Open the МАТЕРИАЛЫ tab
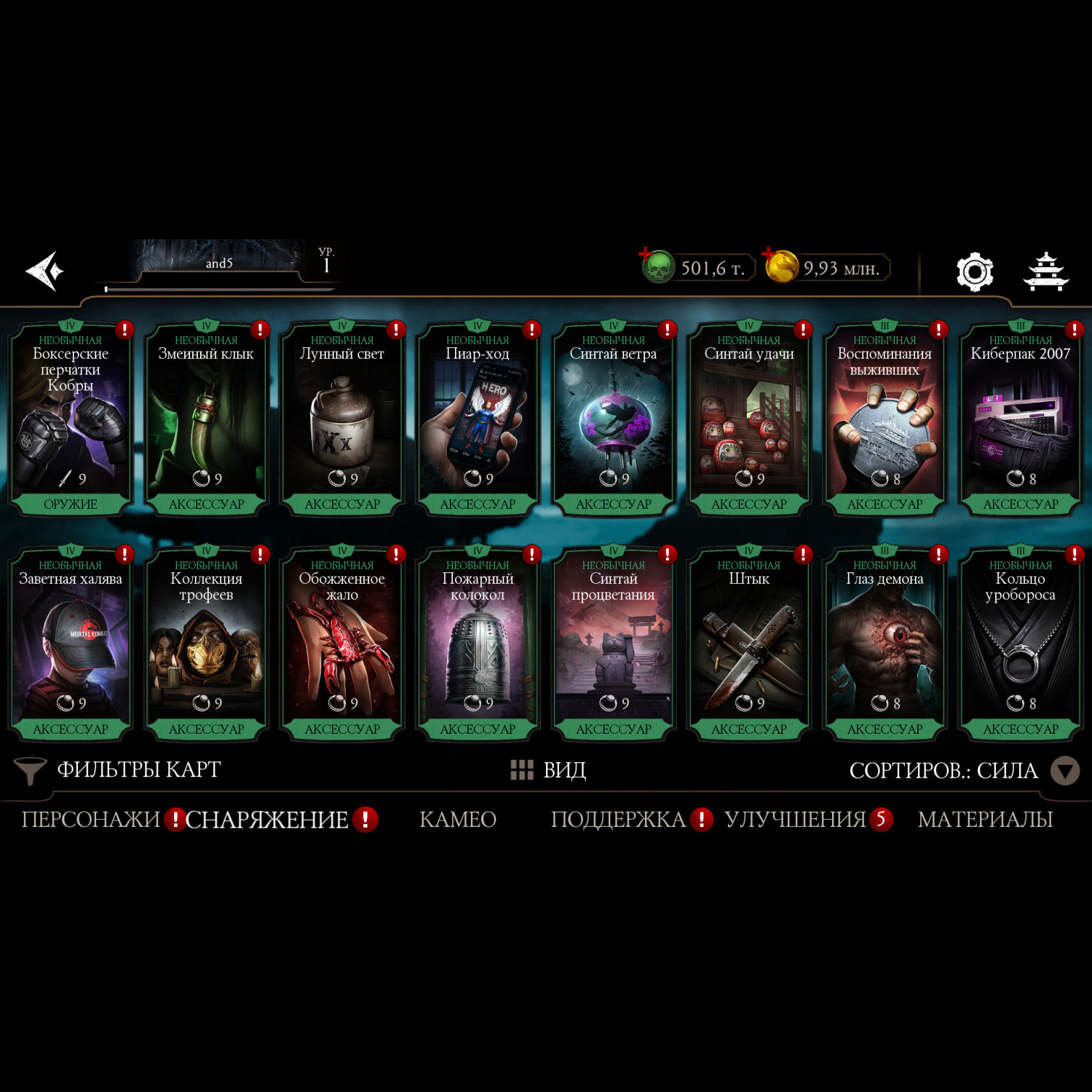The width and height of the screenshot is (1092, 1092). [x=985, y=820]
